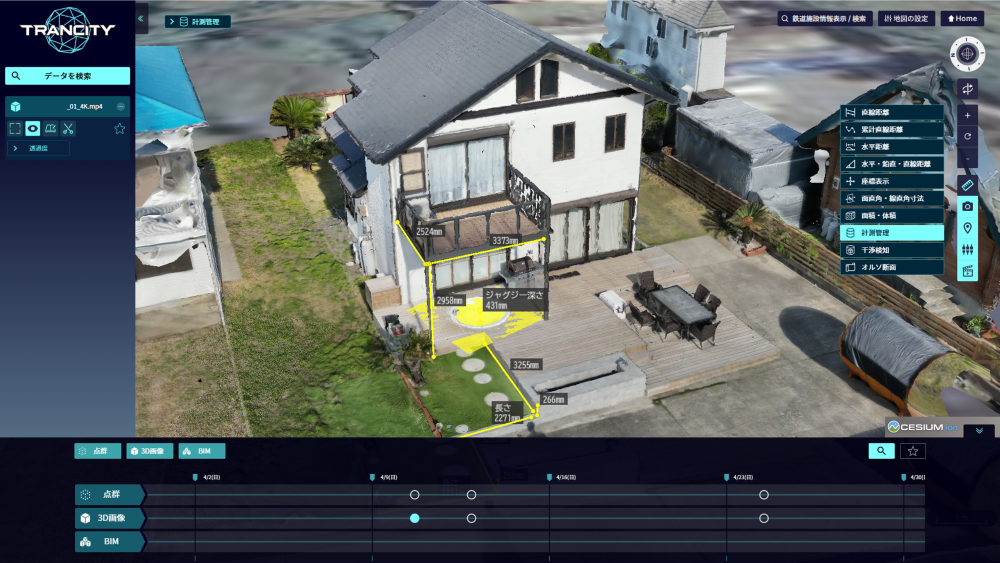Image resolution: width=1000 pixels, height=563 pixels.
Task: Open the 鉄道施設情報表示 / 検索 search button
Action: (824, 19)
